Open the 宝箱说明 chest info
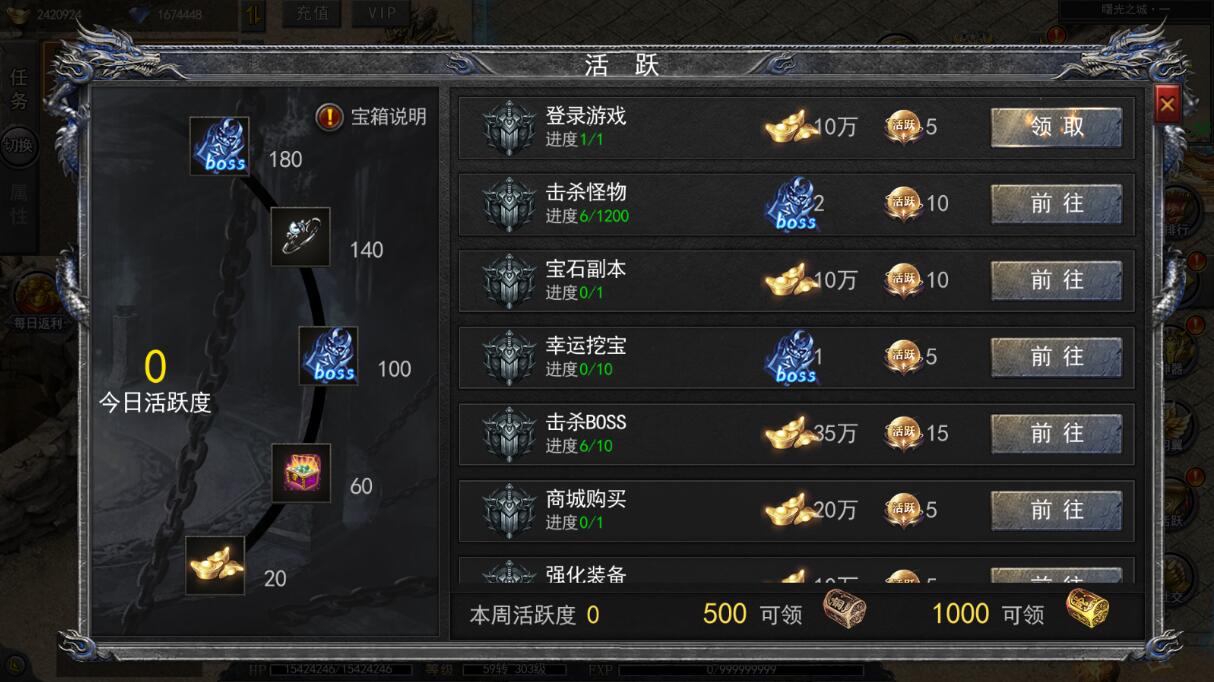 (x=372, y=117)
